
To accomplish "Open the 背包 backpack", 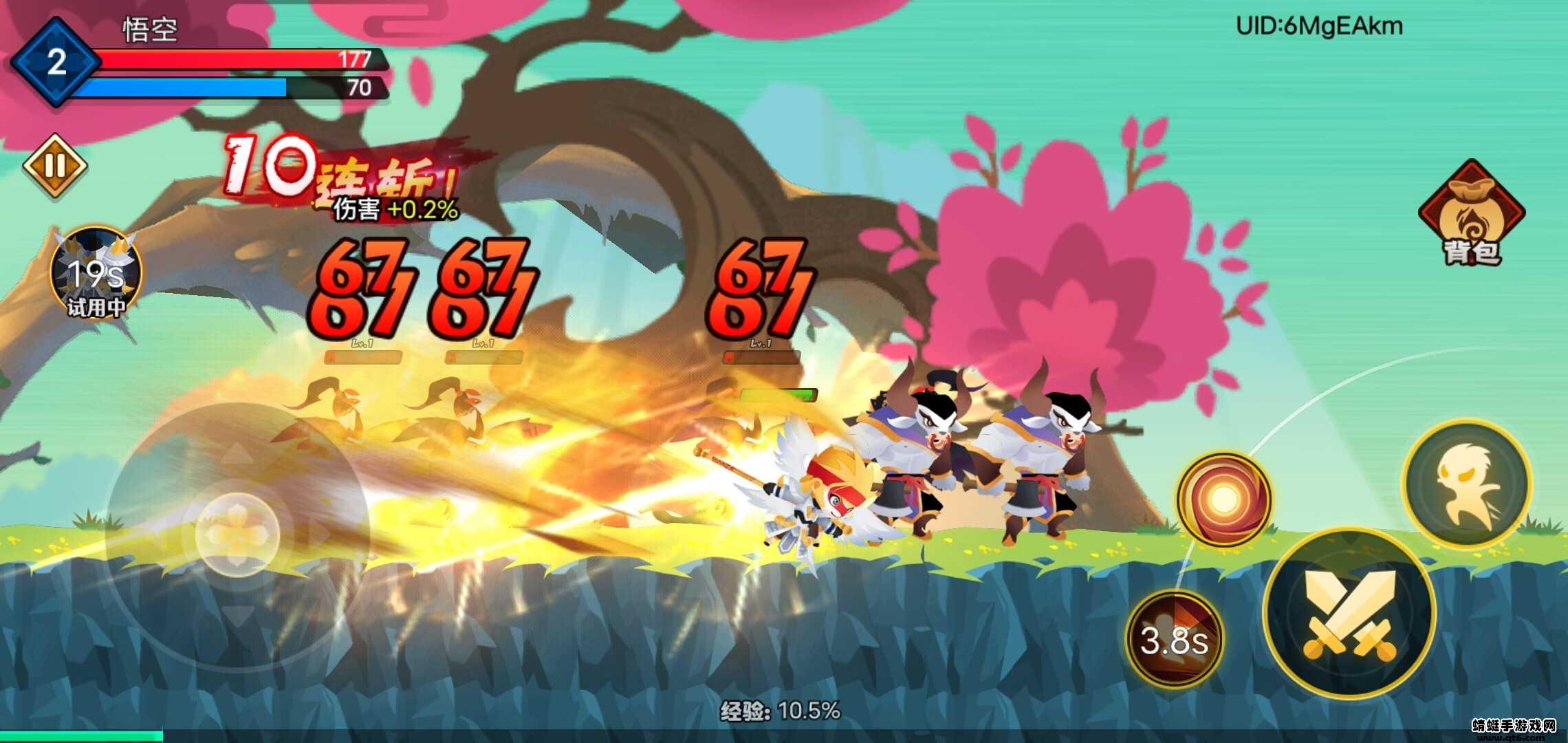I will (x=1472, y=214).
